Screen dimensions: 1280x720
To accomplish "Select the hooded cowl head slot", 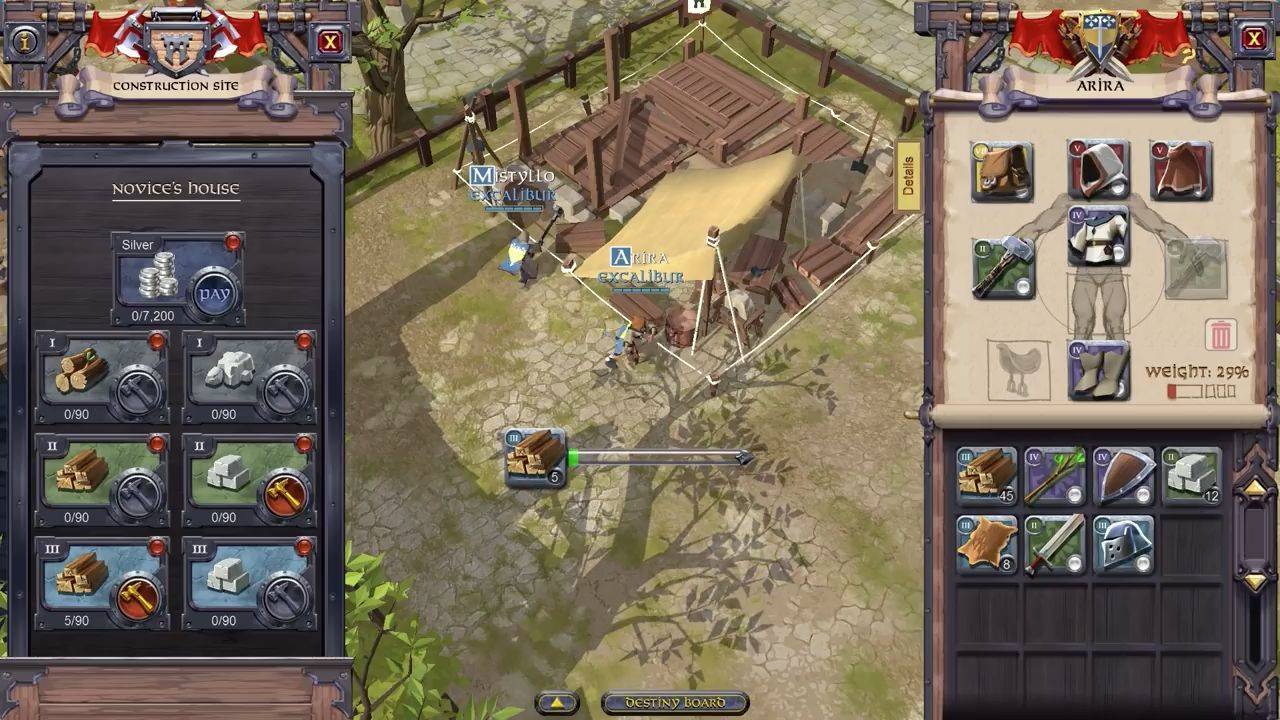I will click(x=1098, y=169).
